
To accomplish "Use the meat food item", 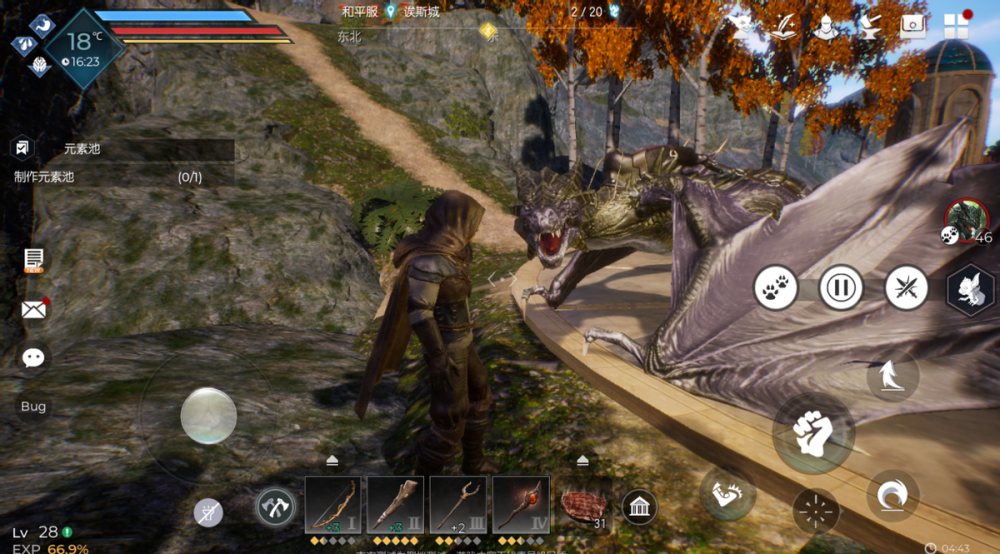I will (583, 507).
